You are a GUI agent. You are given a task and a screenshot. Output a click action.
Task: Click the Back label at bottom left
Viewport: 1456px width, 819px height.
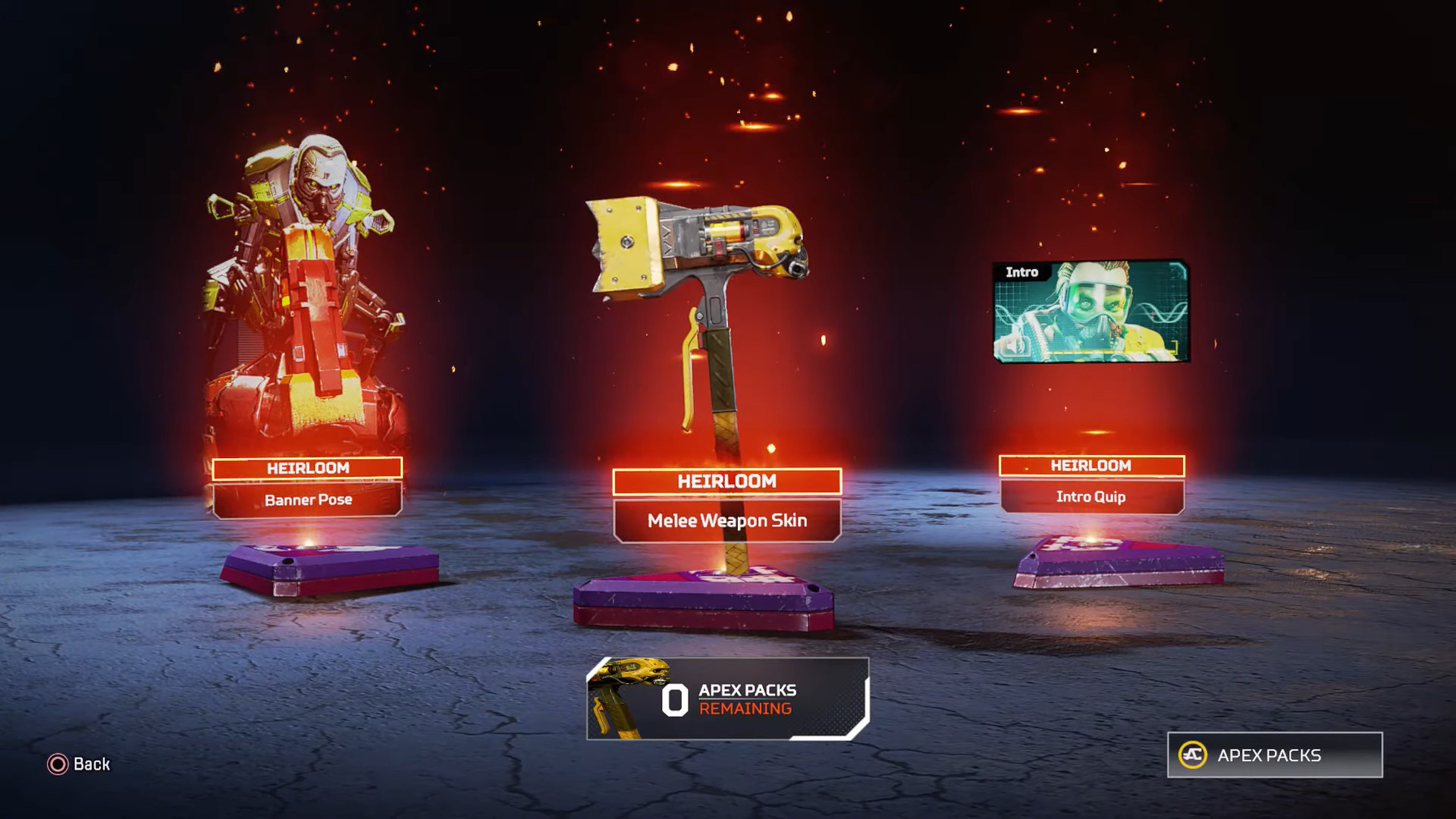click(90, 765)
